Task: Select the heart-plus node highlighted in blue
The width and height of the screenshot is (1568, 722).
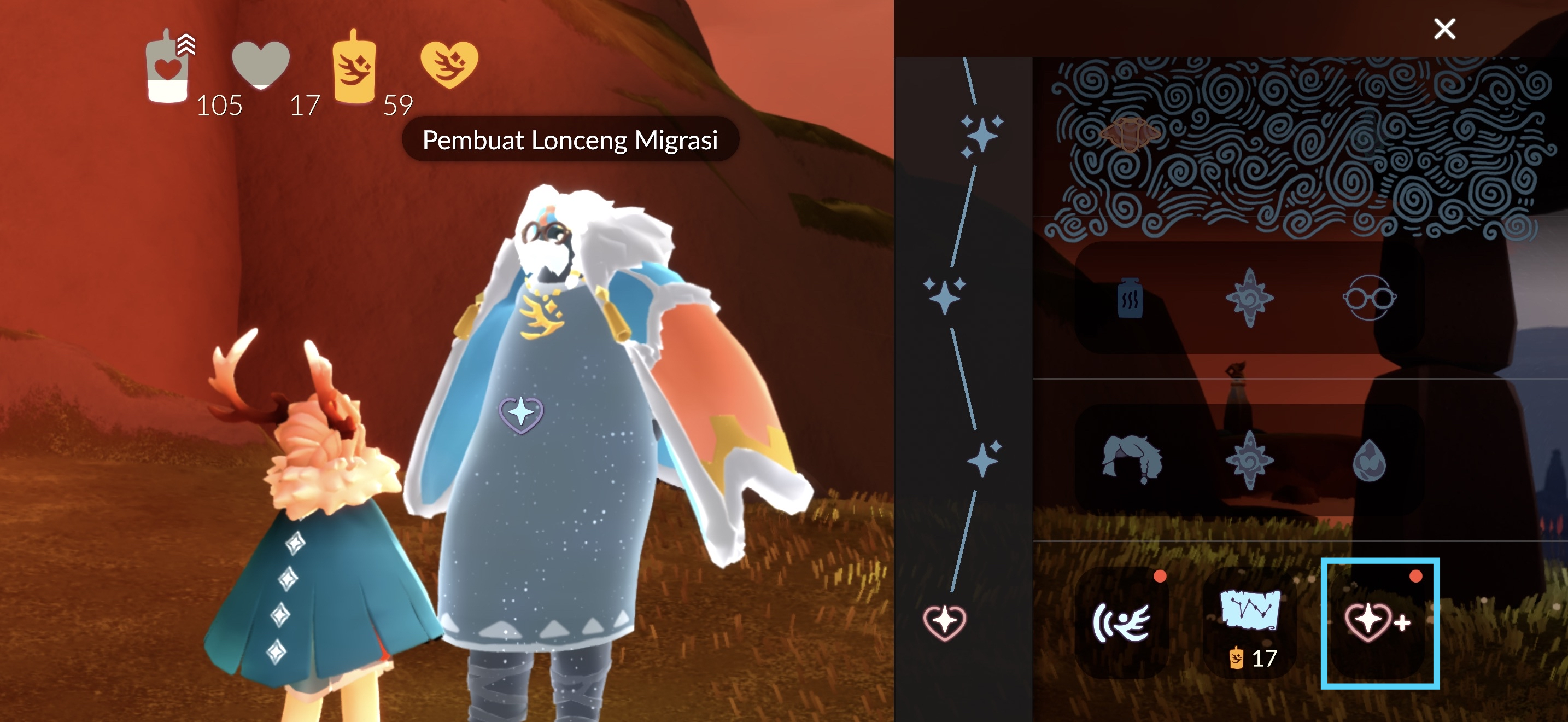Action: pyautogui.click(x=1378, y=622)
